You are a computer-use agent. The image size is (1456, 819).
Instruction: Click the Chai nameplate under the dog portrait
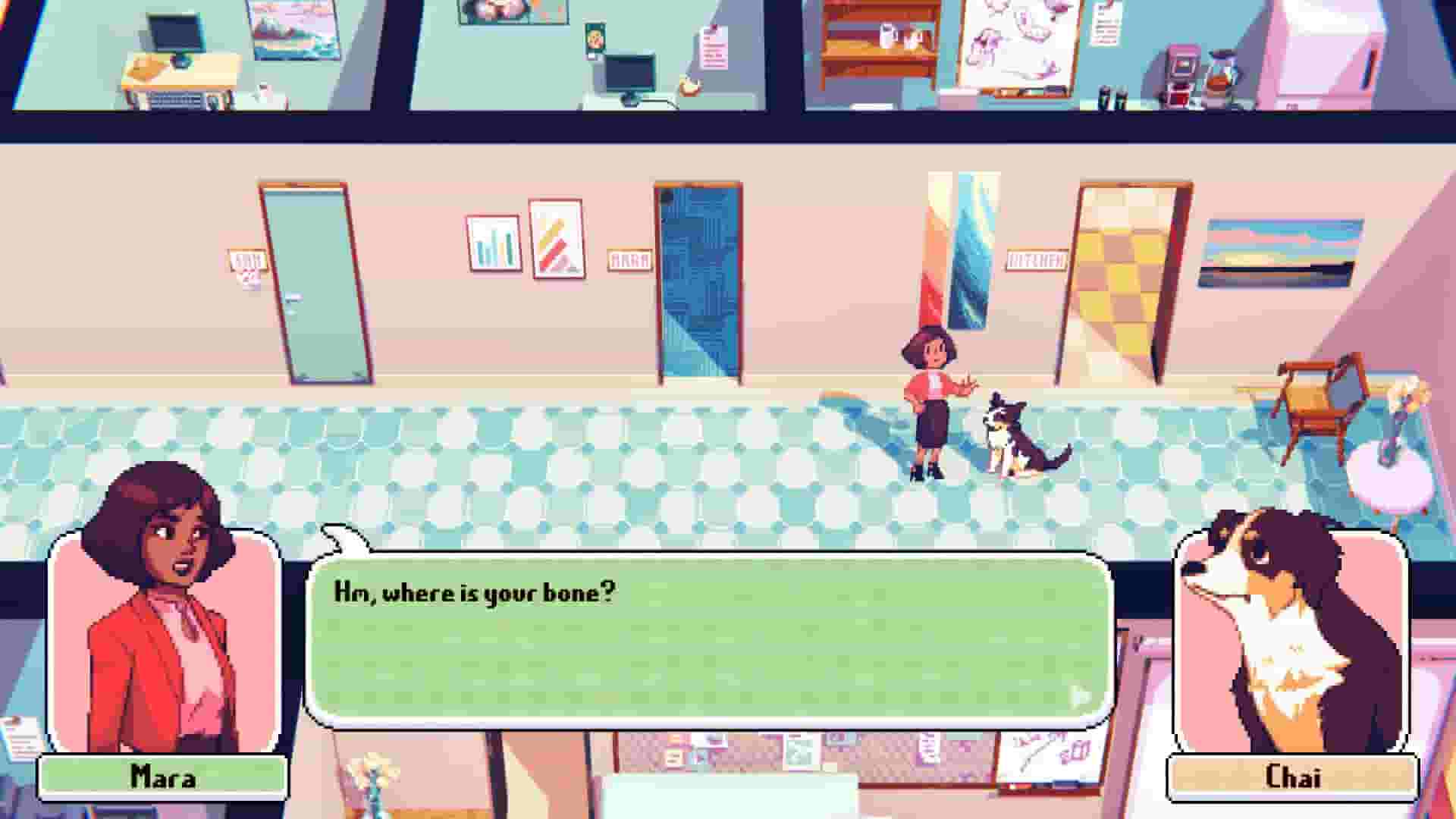coord(1293,776)
